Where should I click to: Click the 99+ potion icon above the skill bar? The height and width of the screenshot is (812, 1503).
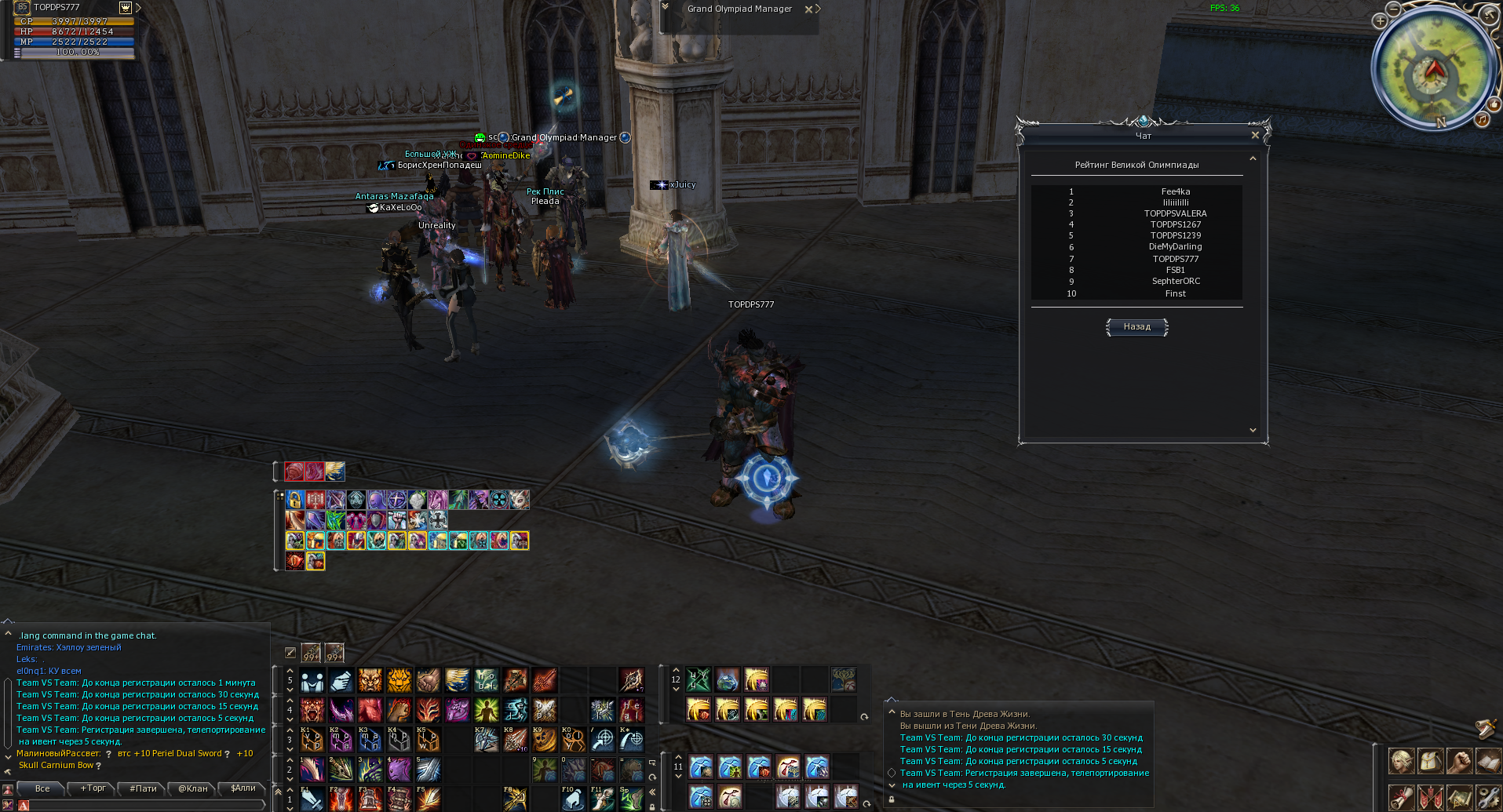309,652
